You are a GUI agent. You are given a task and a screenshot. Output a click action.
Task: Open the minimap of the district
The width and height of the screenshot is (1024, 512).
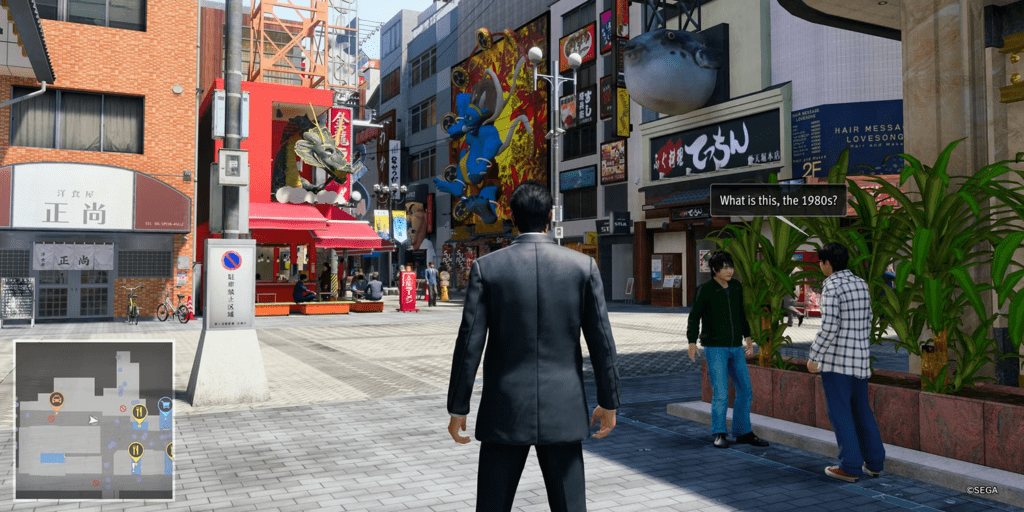pyautogui.click(x=94, y=420)
